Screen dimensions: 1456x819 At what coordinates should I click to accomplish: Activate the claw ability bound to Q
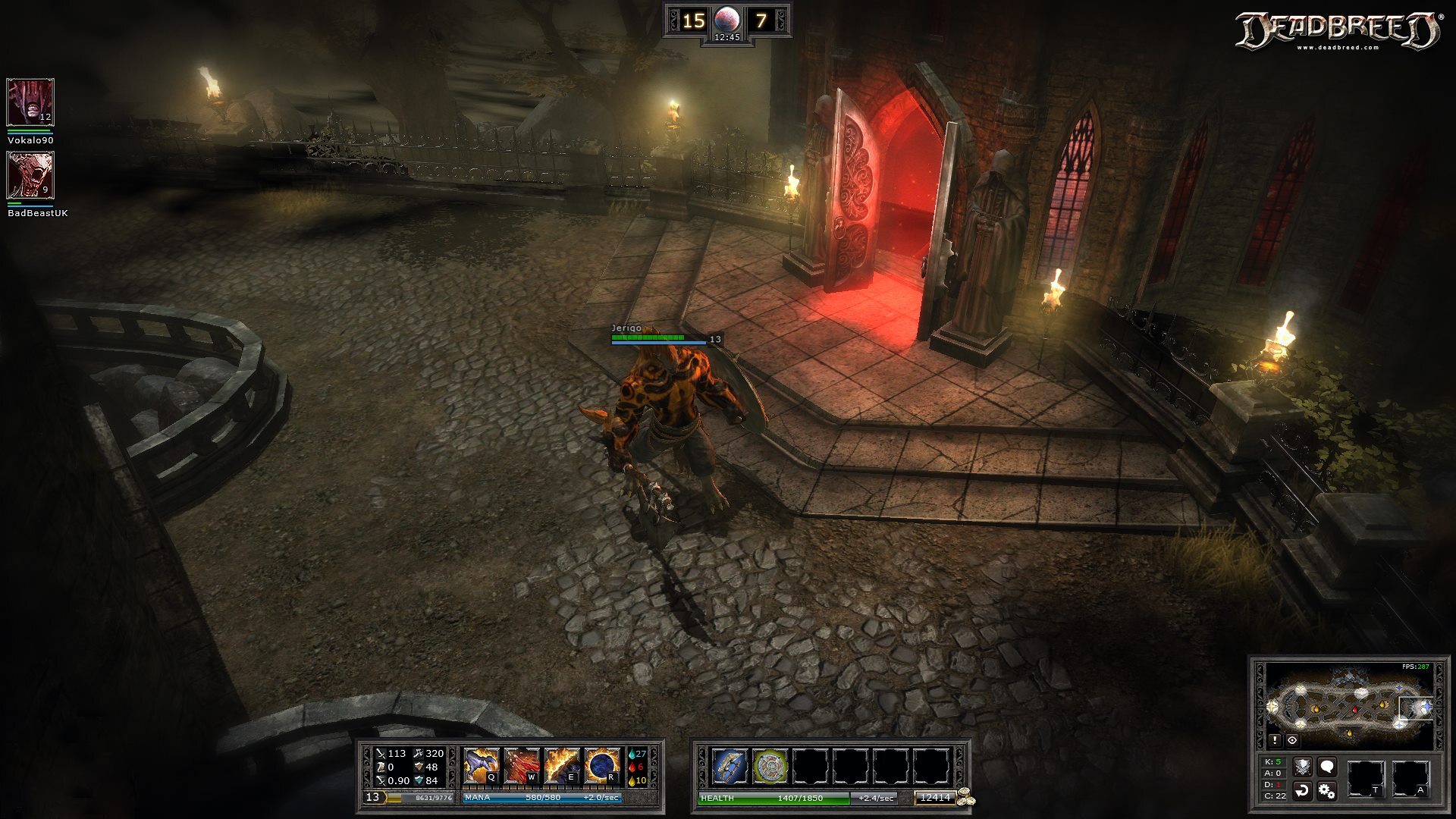tap(481, 766)
